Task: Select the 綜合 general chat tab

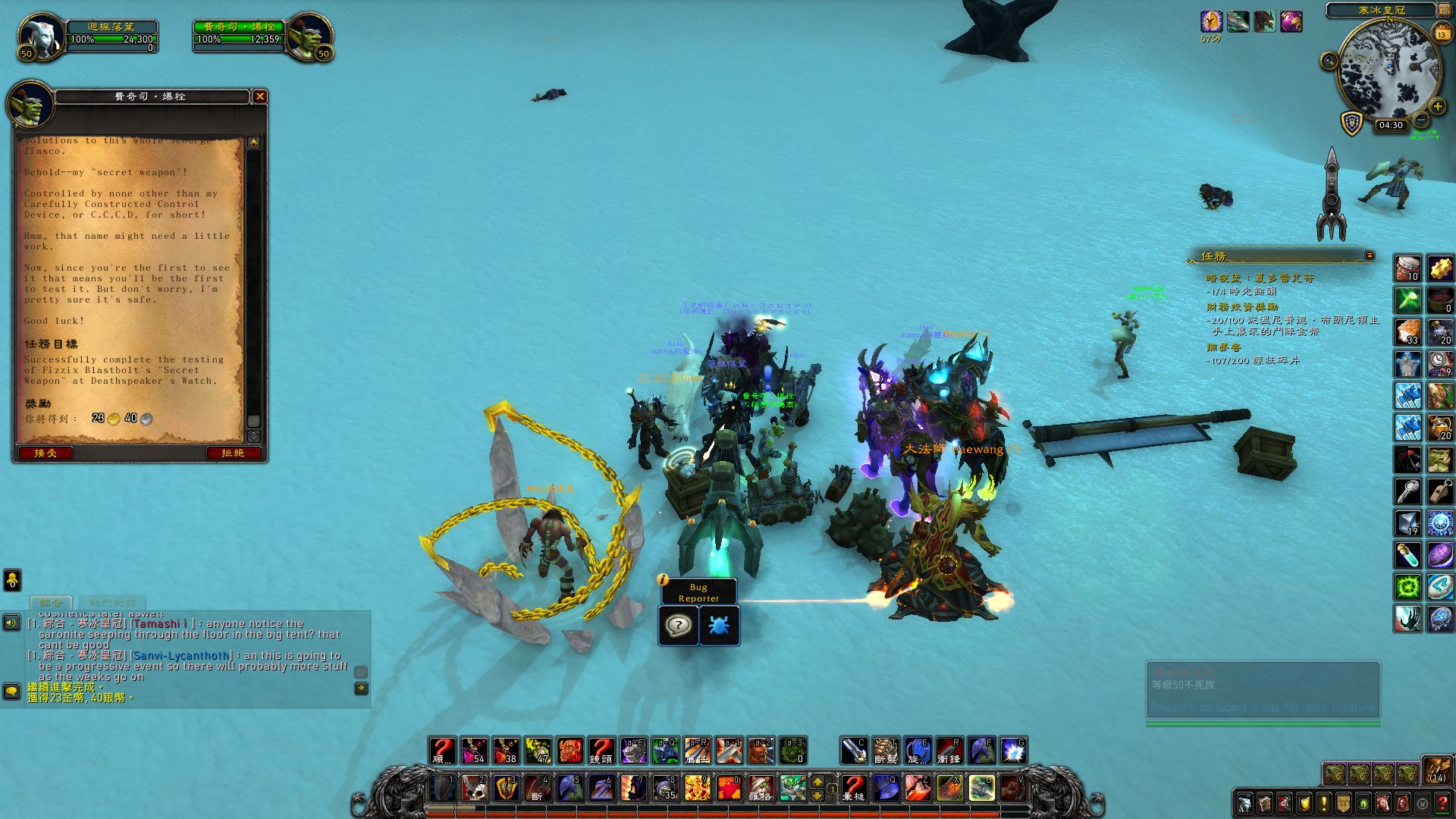Action: [x=51, y=603]
